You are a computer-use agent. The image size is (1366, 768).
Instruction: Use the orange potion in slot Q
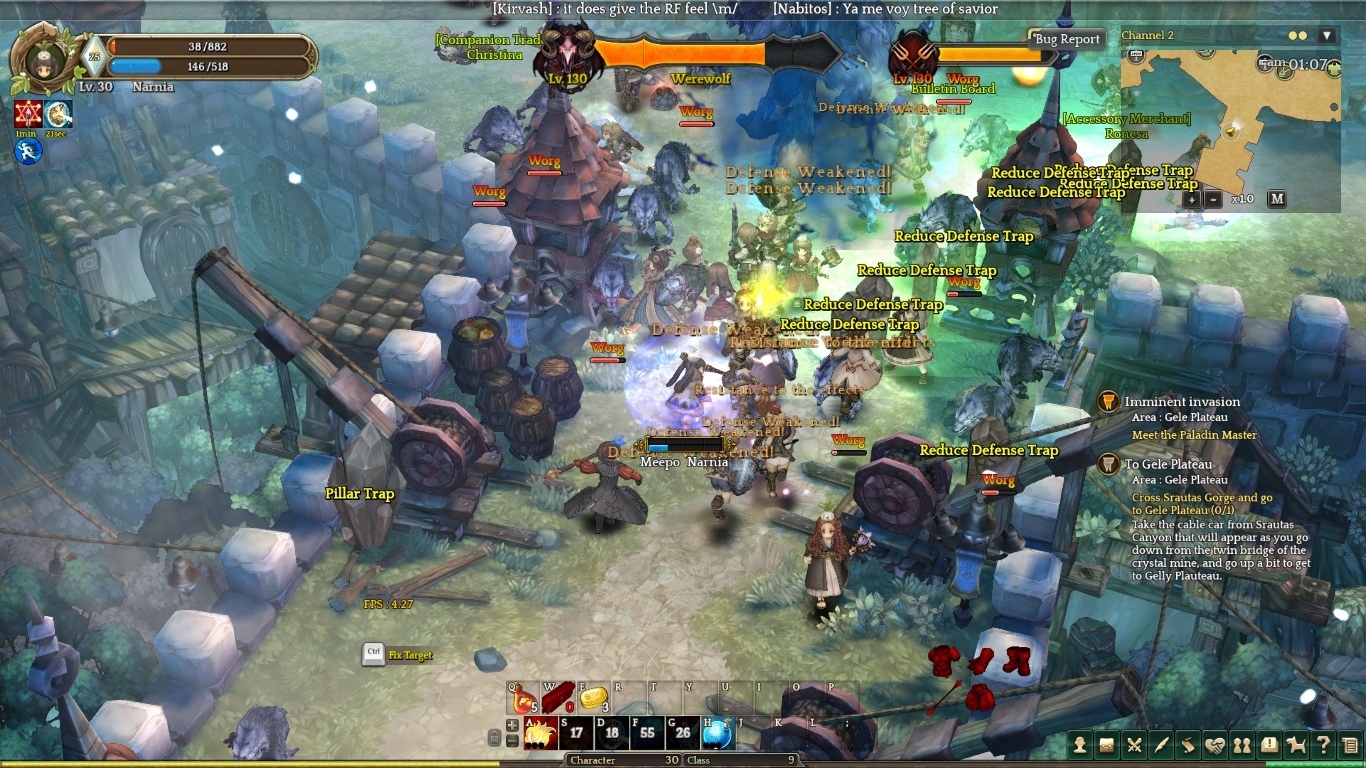point(524,698)
